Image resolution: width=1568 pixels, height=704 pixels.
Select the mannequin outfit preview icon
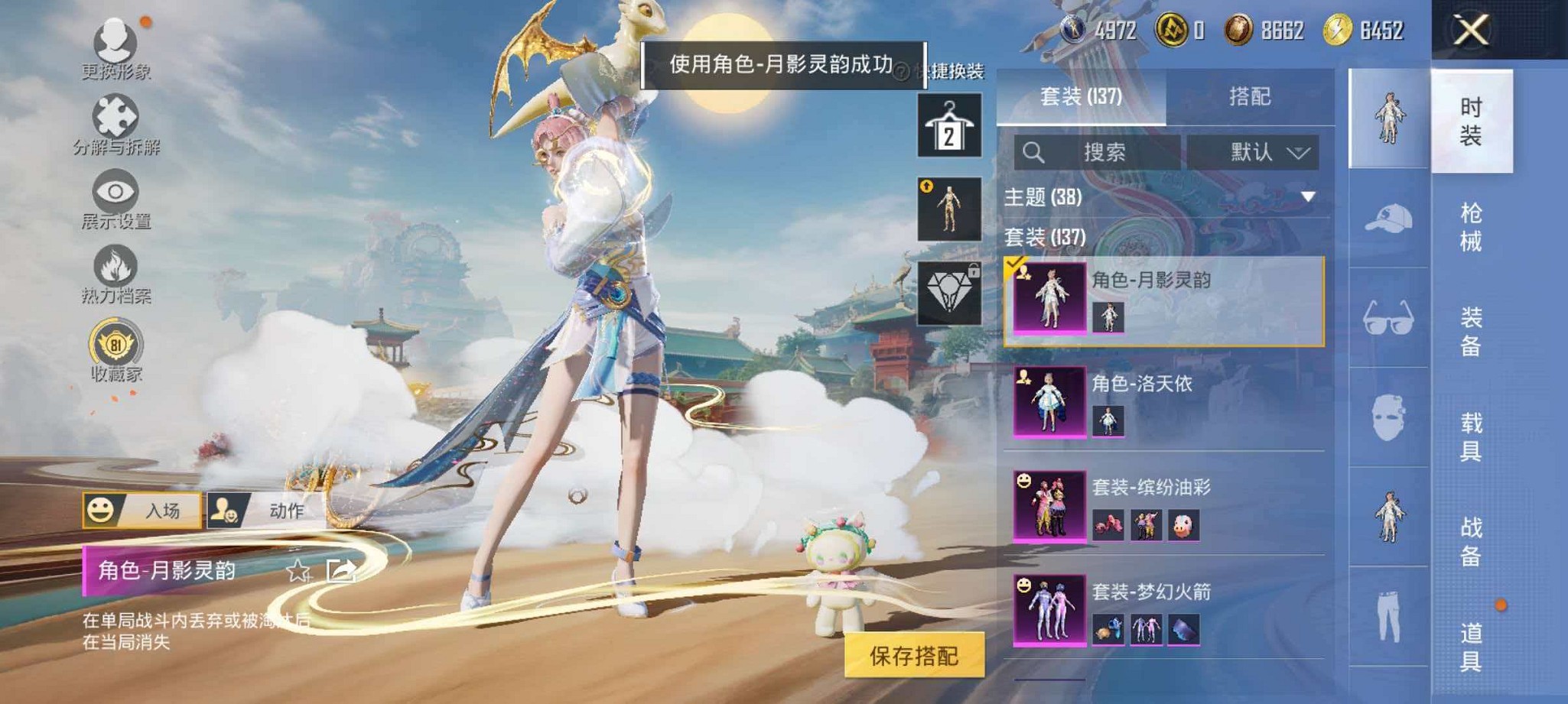(948, 210)
